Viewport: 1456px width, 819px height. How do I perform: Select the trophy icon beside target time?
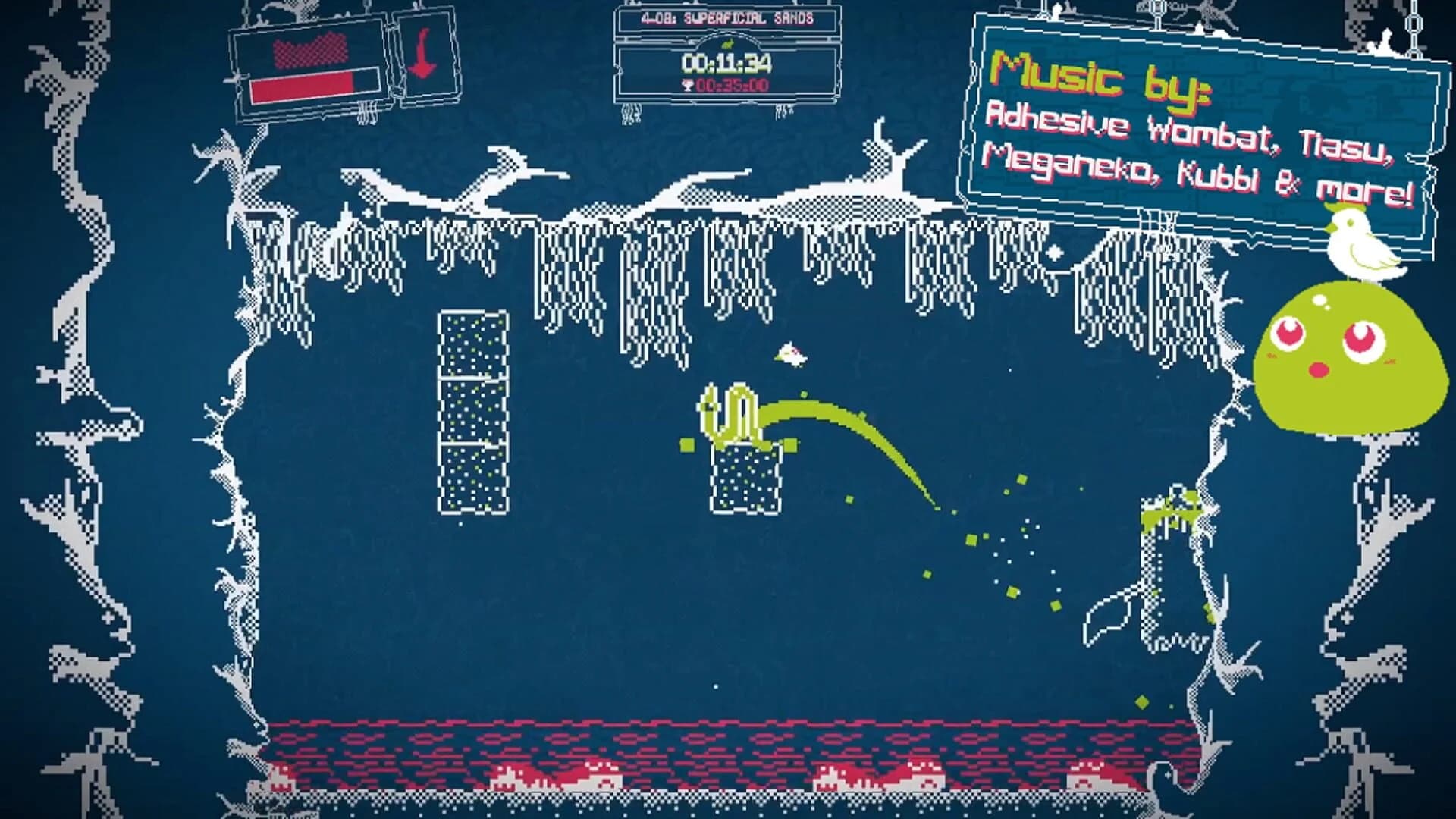pyautogui.click(x=689, y=86)
